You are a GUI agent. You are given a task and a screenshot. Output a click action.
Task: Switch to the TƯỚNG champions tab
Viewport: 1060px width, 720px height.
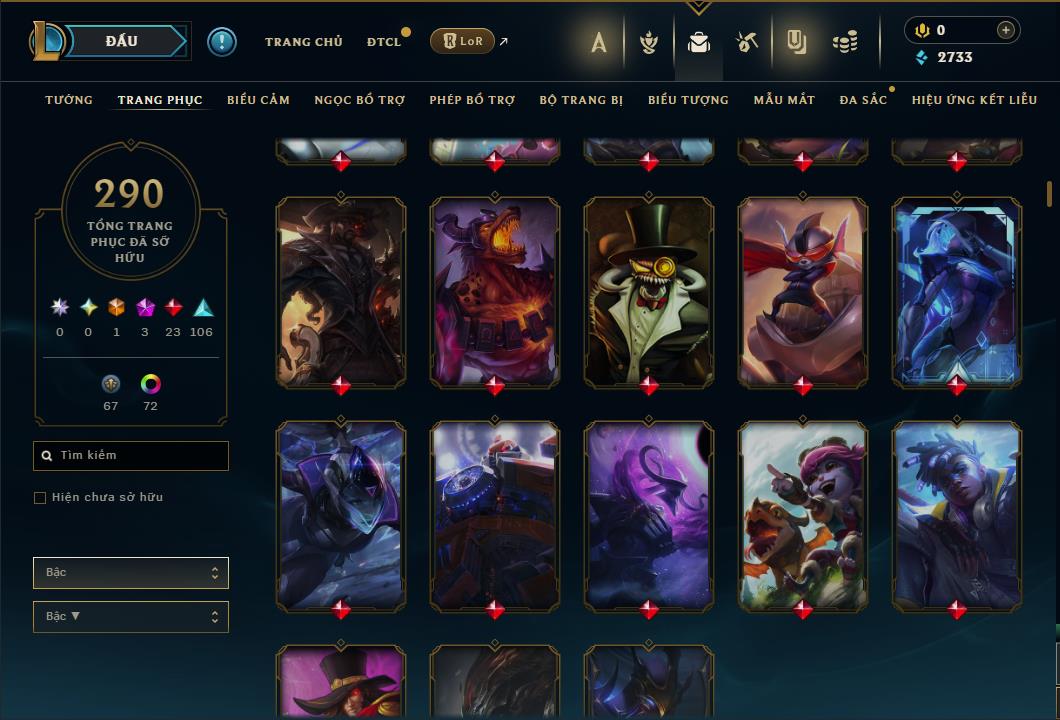(69, 100)
